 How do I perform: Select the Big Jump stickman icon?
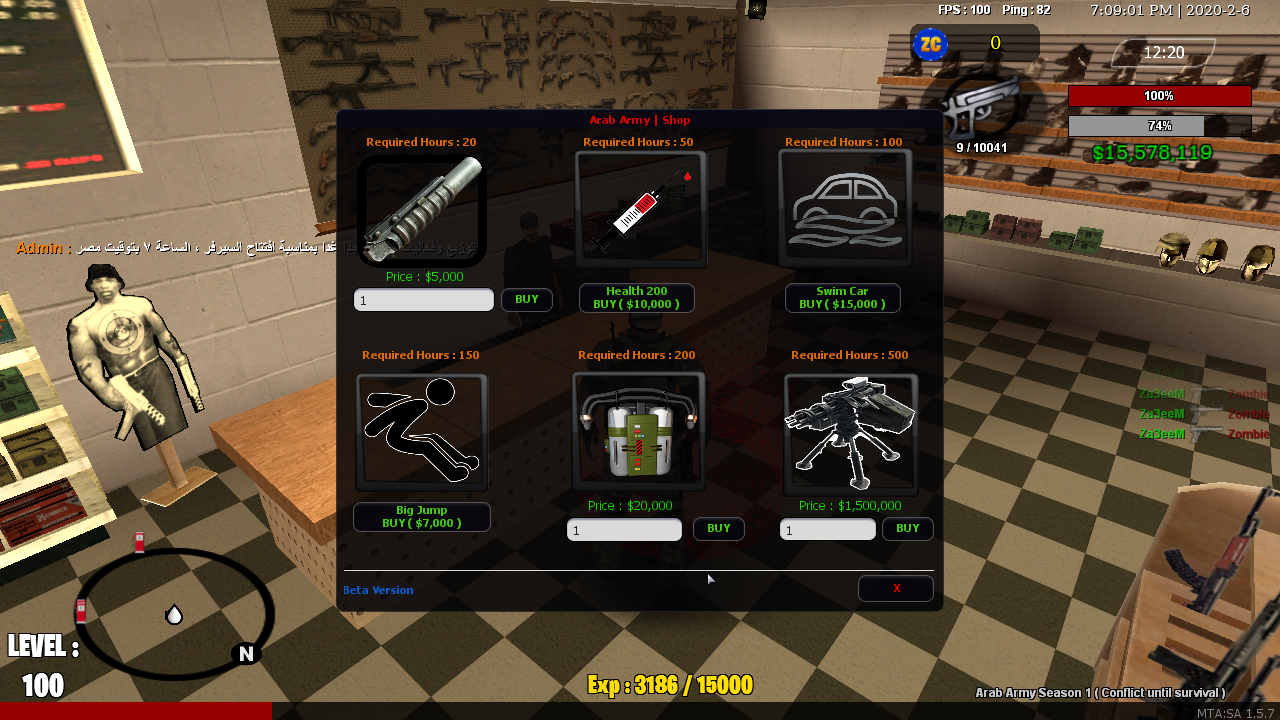pos(421,430)
